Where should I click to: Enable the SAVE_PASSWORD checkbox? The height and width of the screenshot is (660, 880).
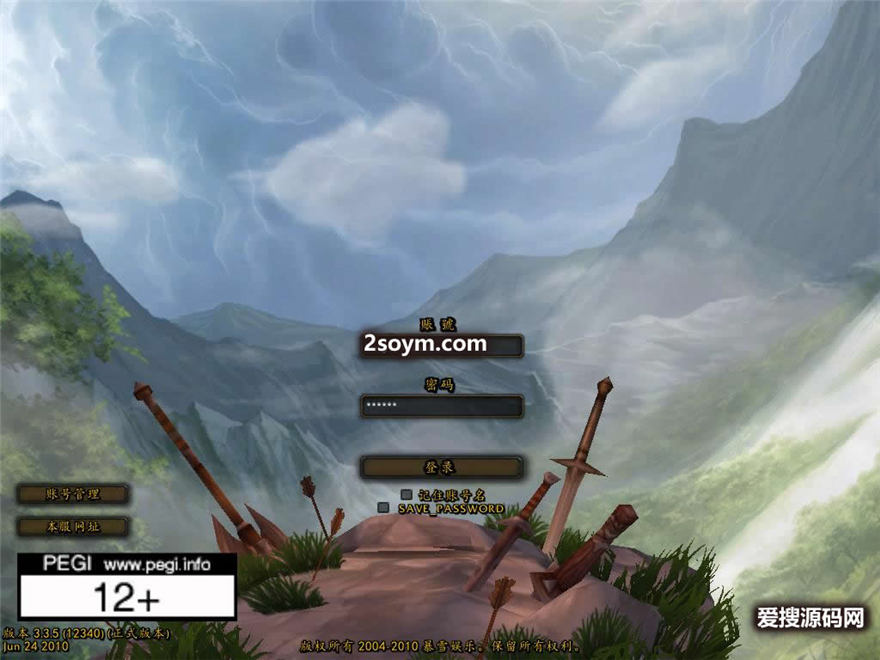tap(383, 508)
